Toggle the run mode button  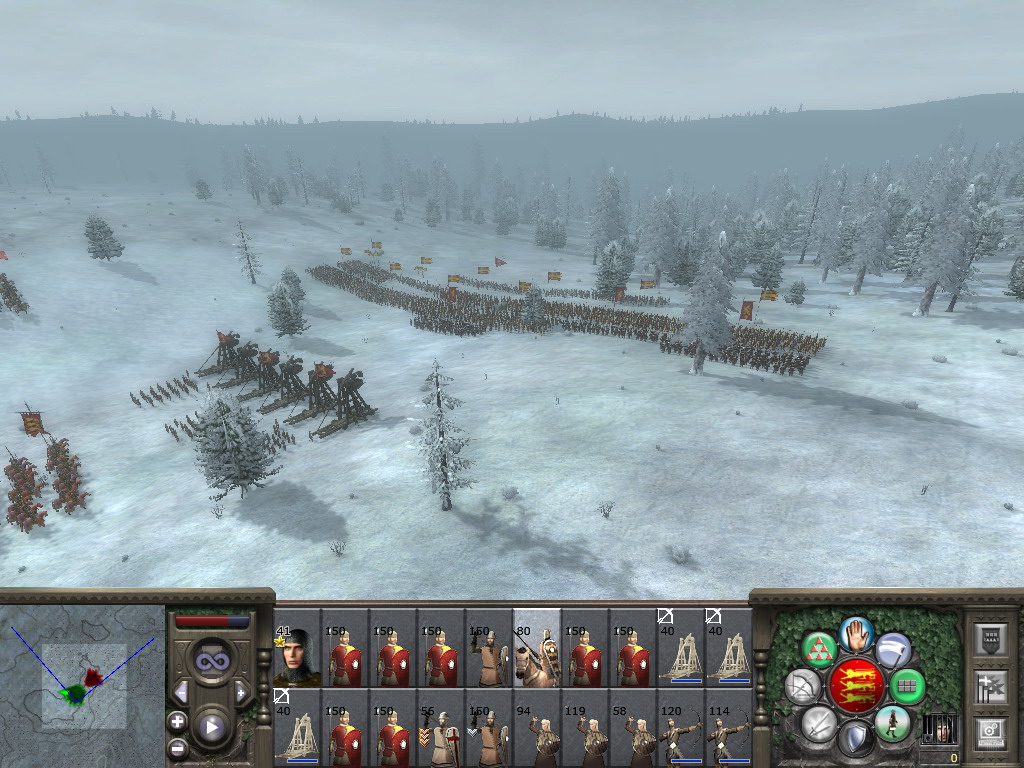[891, 723]
